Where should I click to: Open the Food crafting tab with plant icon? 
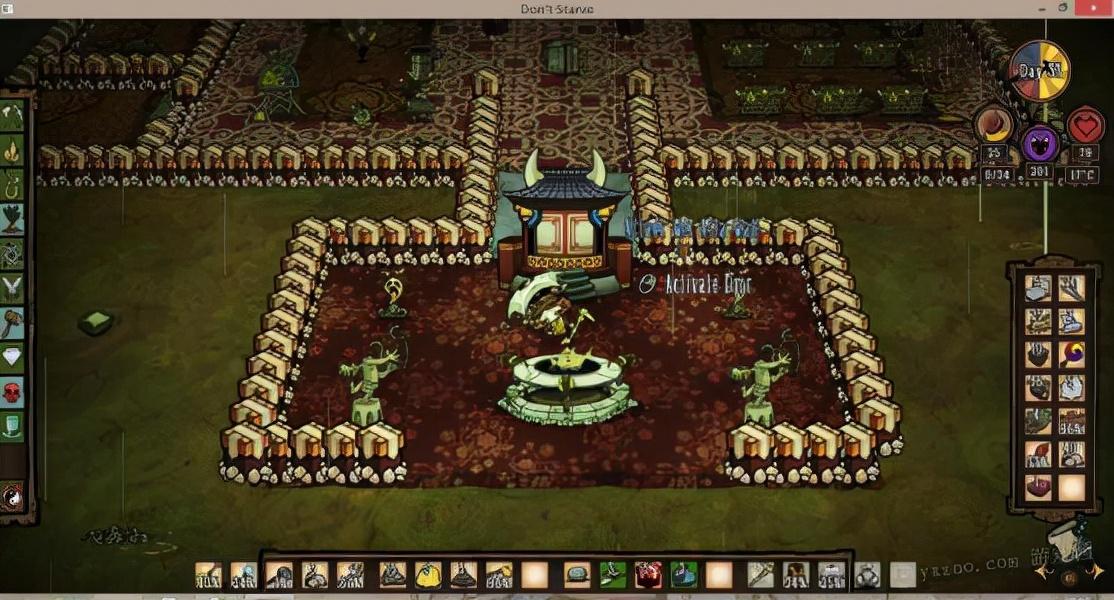(x=14, y=219)
